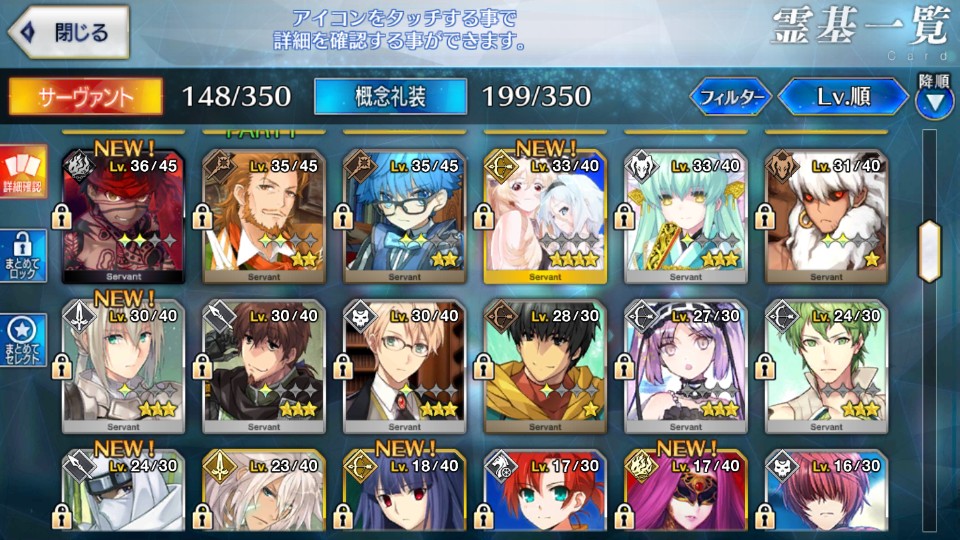Close the spirit origin list
This screenshot has width=960, height=540.
coord(70,32)
